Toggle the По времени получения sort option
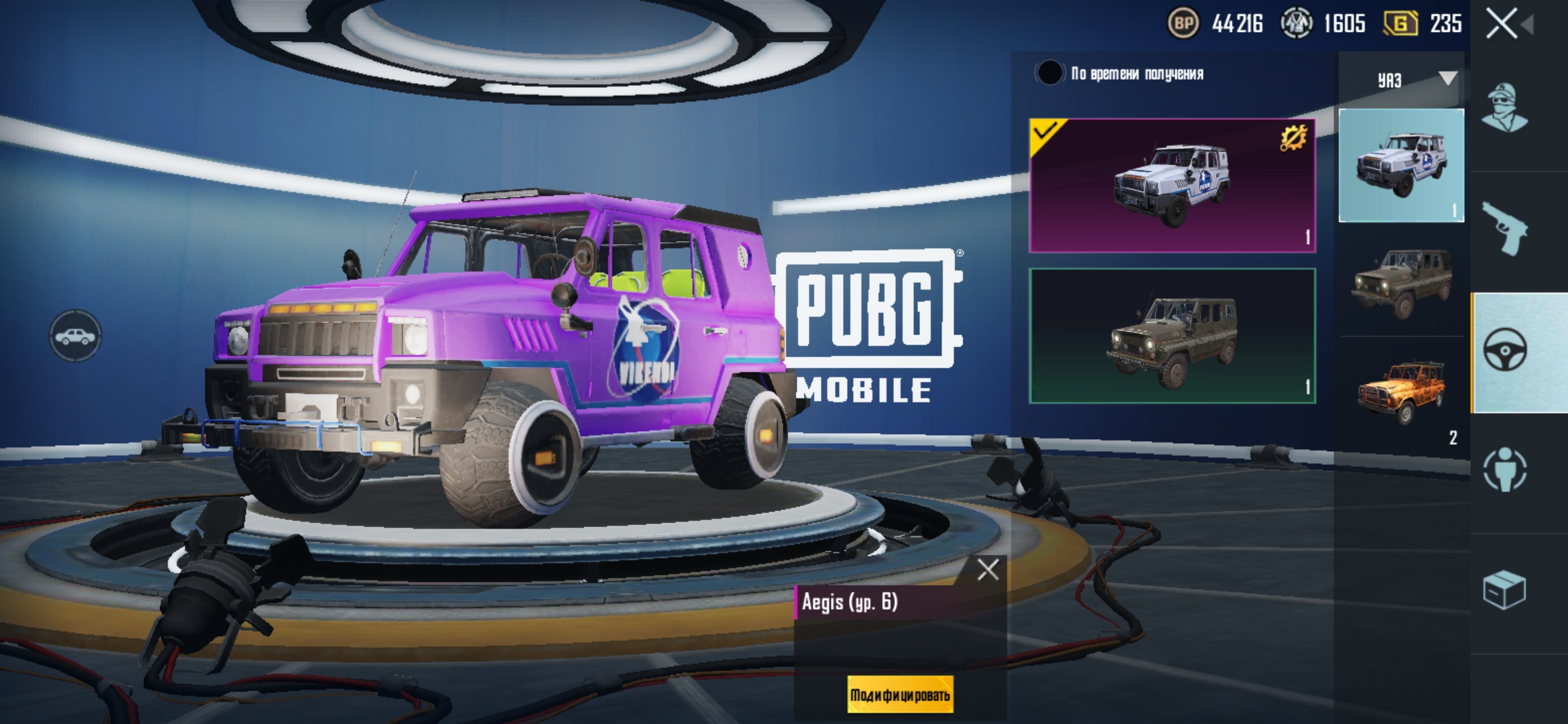 [1049, 73]
